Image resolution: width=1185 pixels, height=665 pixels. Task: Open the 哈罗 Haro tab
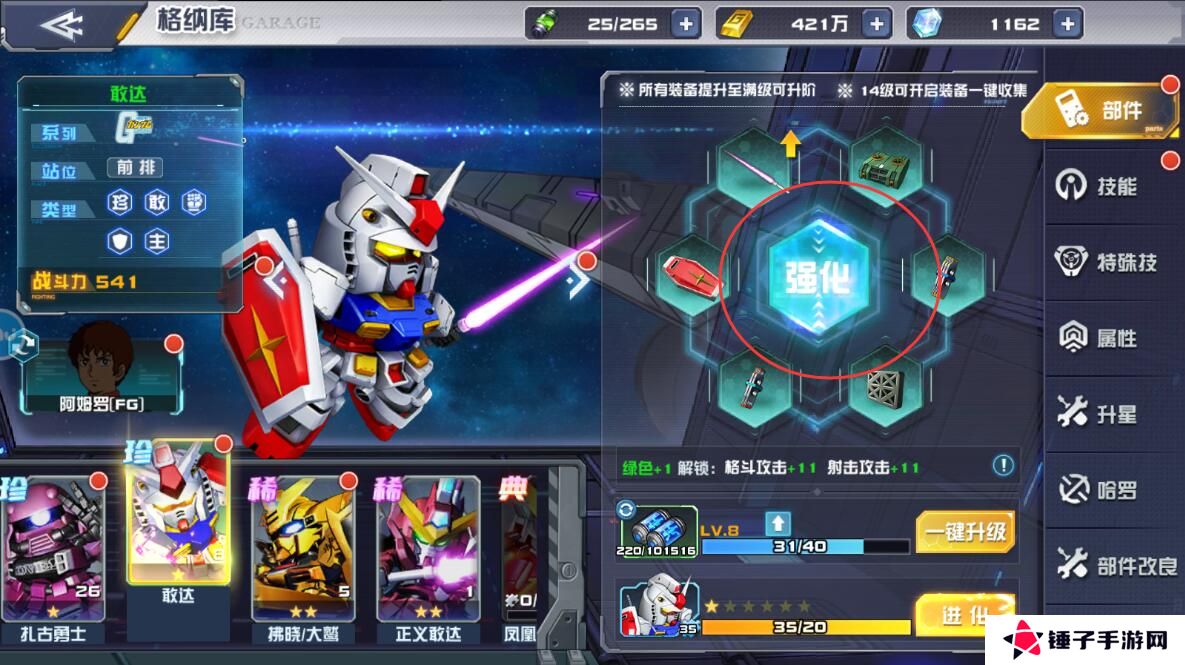(1100, 490)
